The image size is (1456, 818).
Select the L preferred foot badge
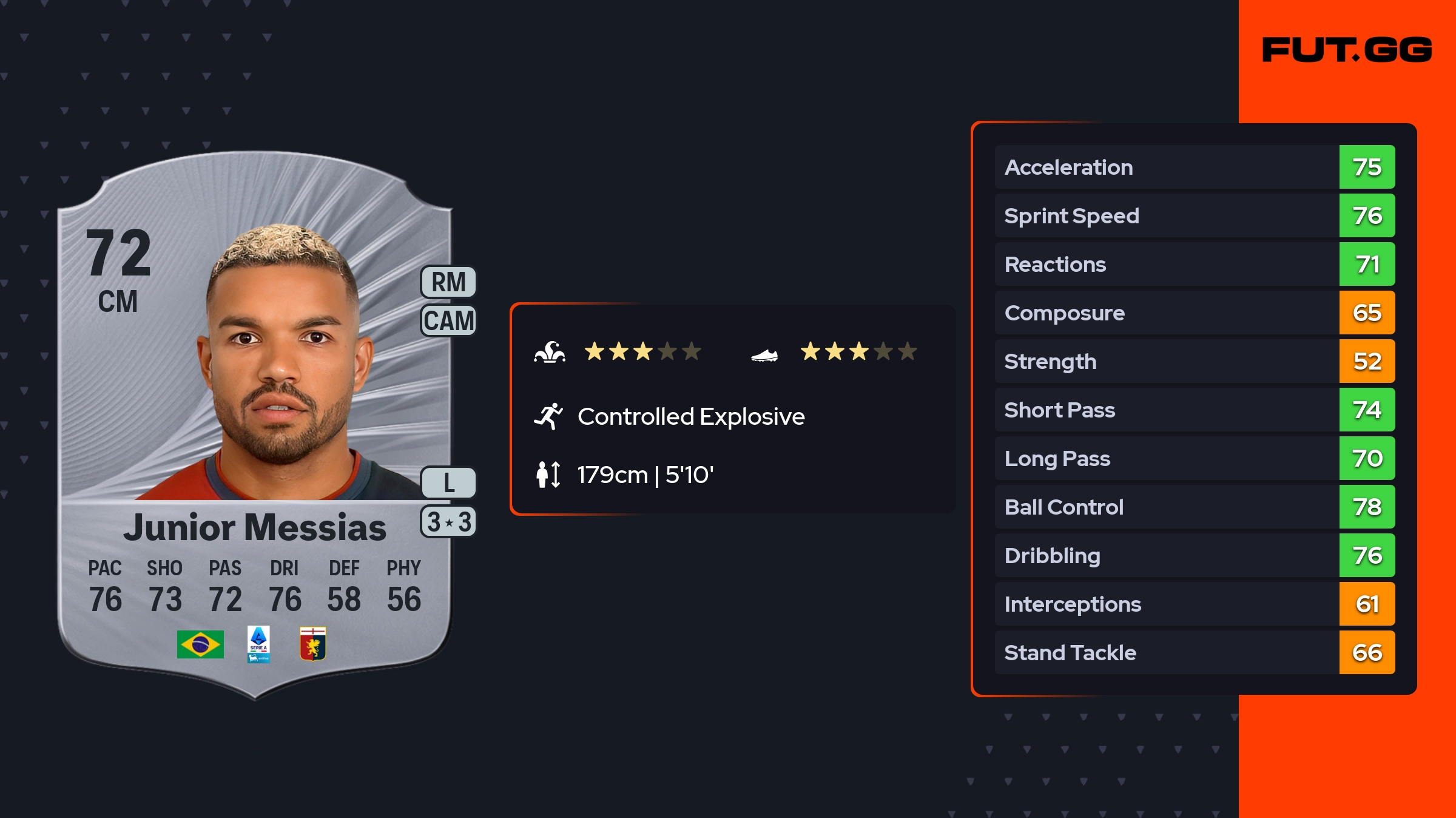tap(448, 482)
